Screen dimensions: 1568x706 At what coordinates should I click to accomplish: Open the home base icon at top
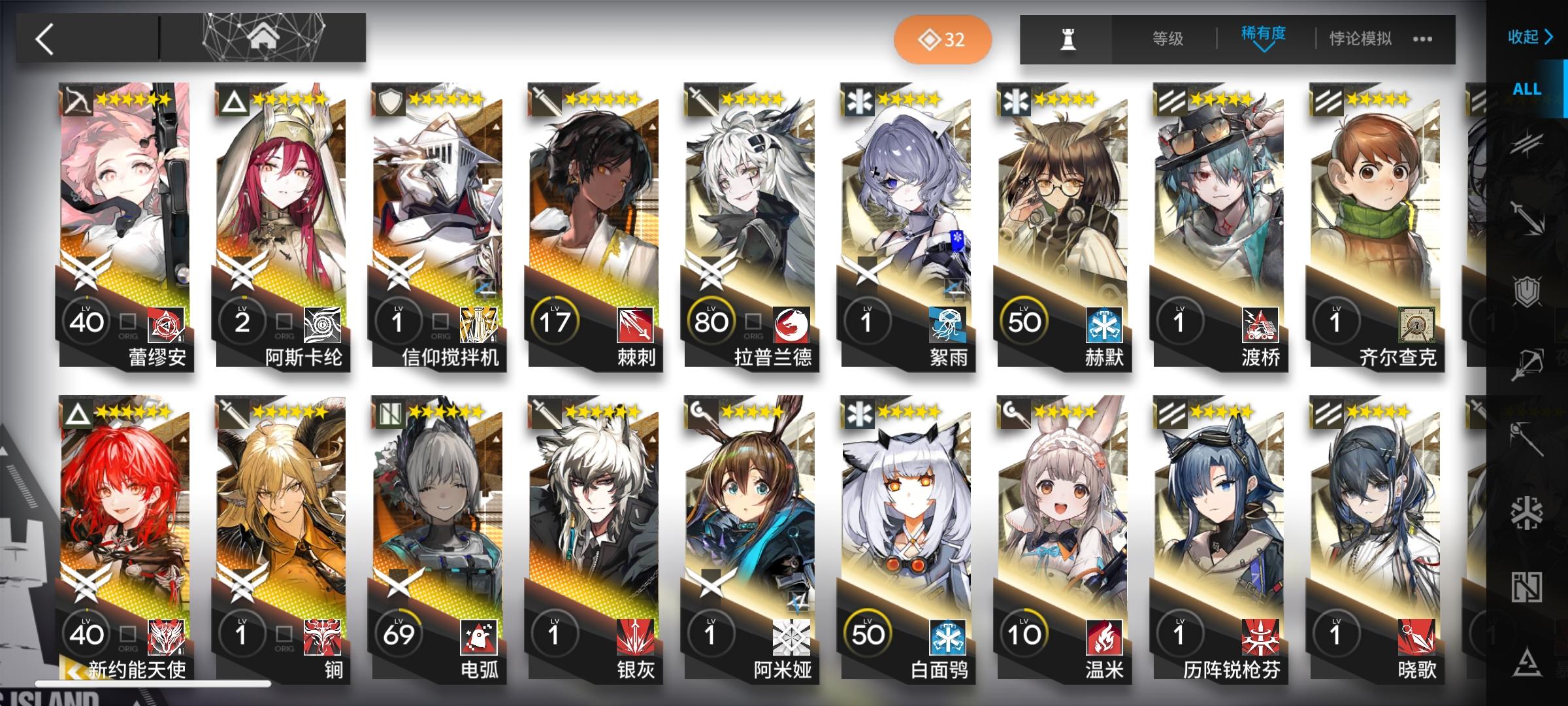coord(264,37)
